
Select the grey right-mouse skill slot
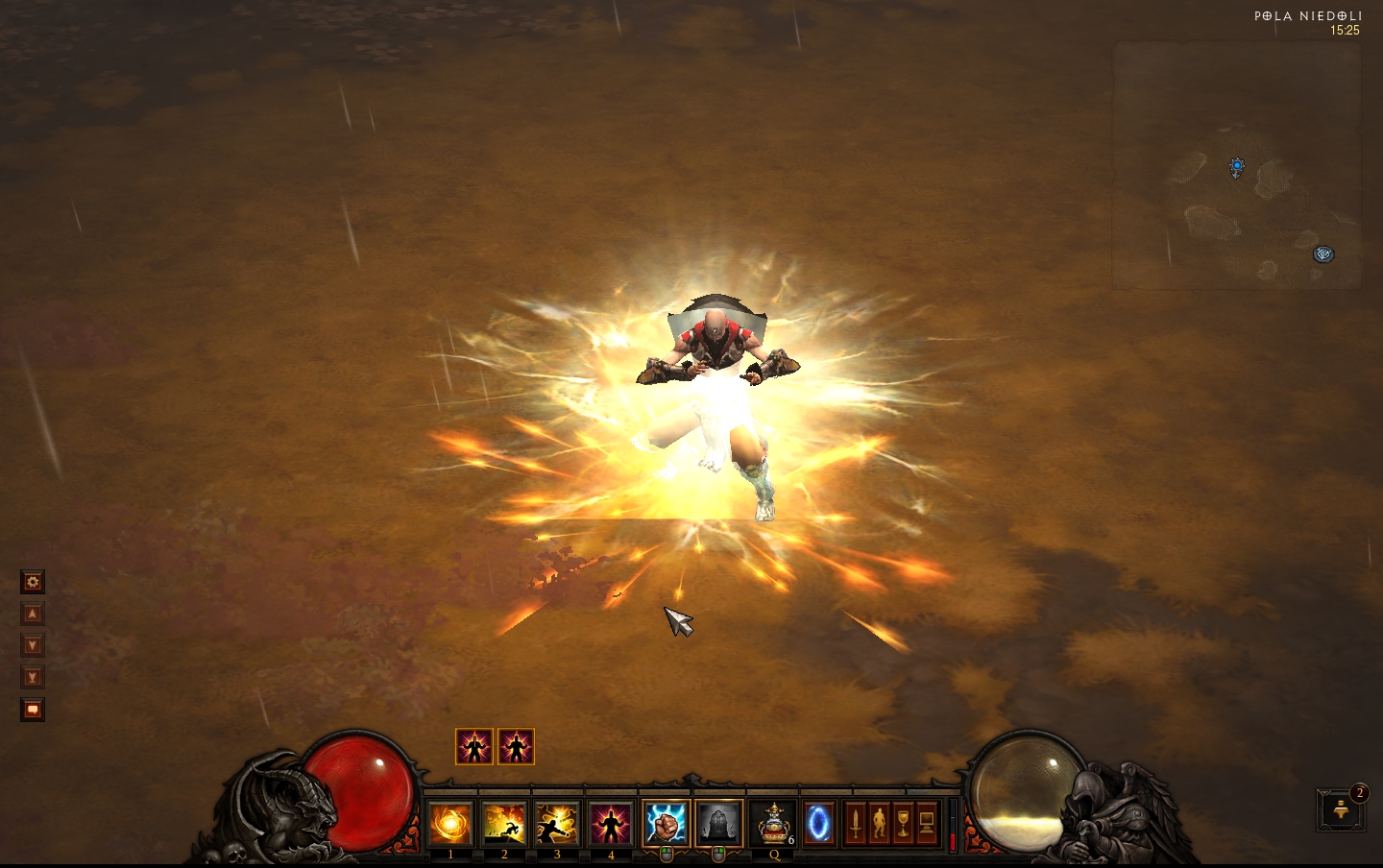[x=718, y=824]
